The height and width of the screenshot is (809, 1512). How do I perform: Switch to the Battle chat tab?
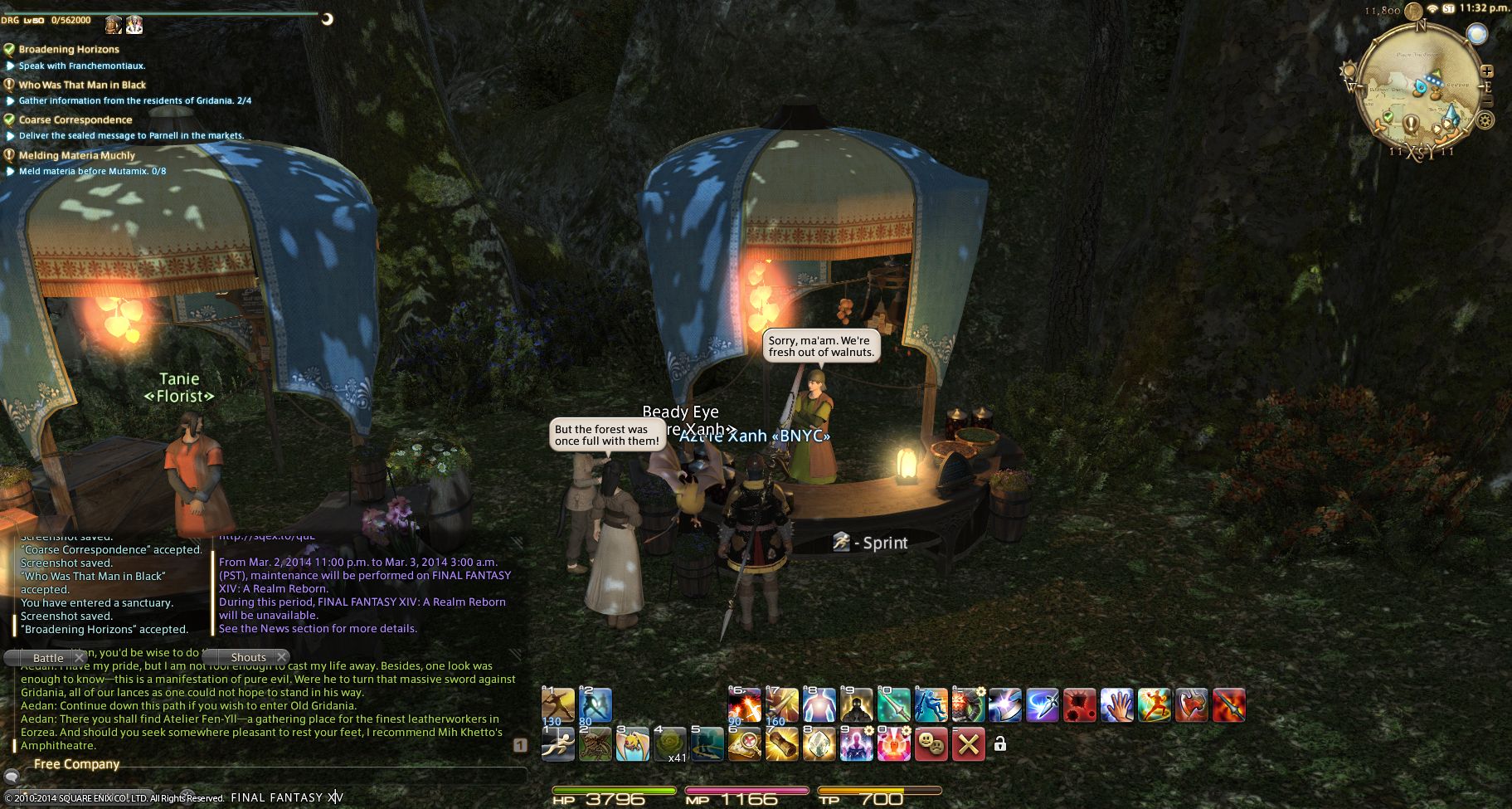pyautogui.click(x=48, y=658)
